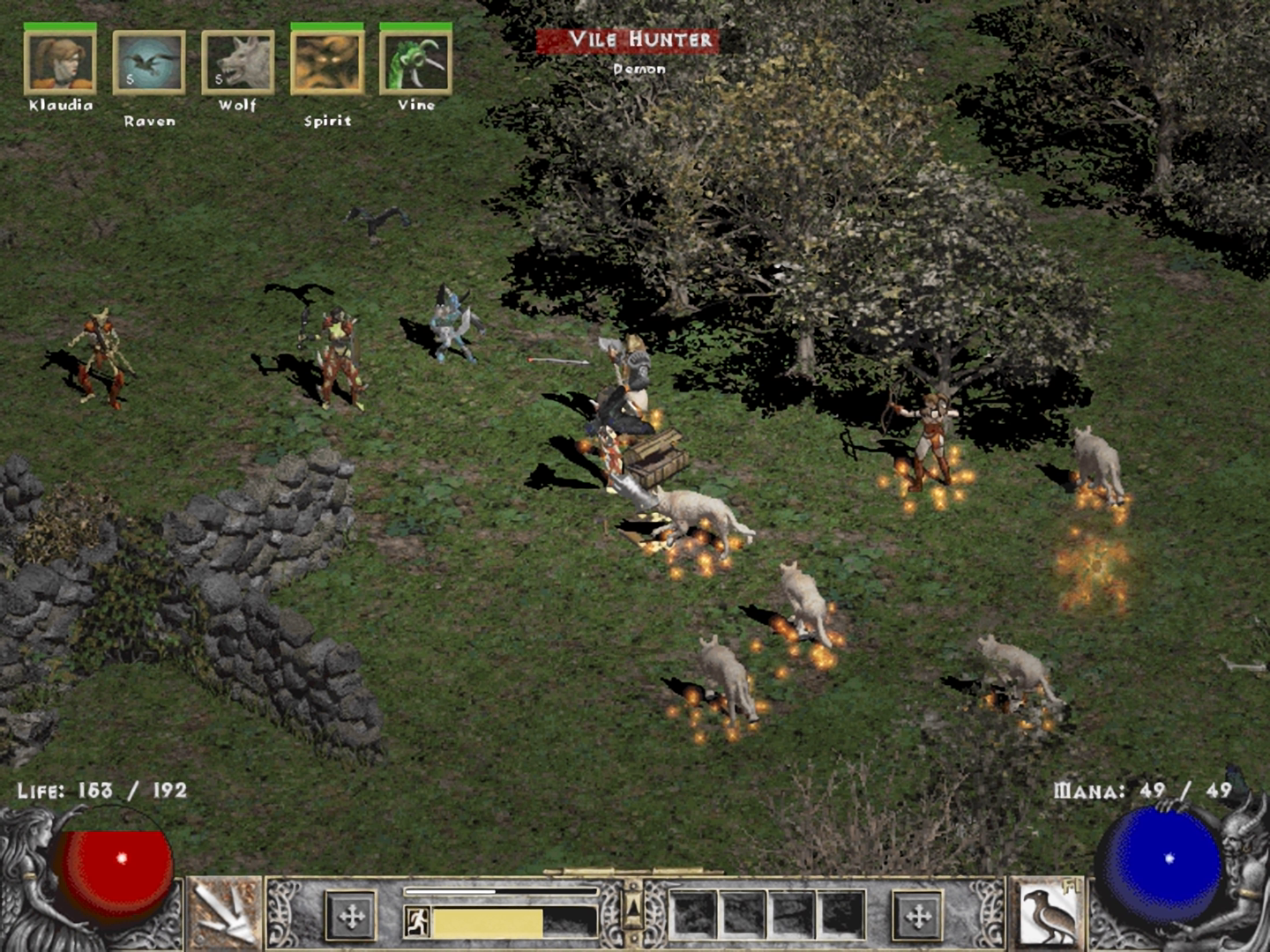Open the arrow attack skill selector
Screen dimensions: 1270x952
[x=224, y=915]
